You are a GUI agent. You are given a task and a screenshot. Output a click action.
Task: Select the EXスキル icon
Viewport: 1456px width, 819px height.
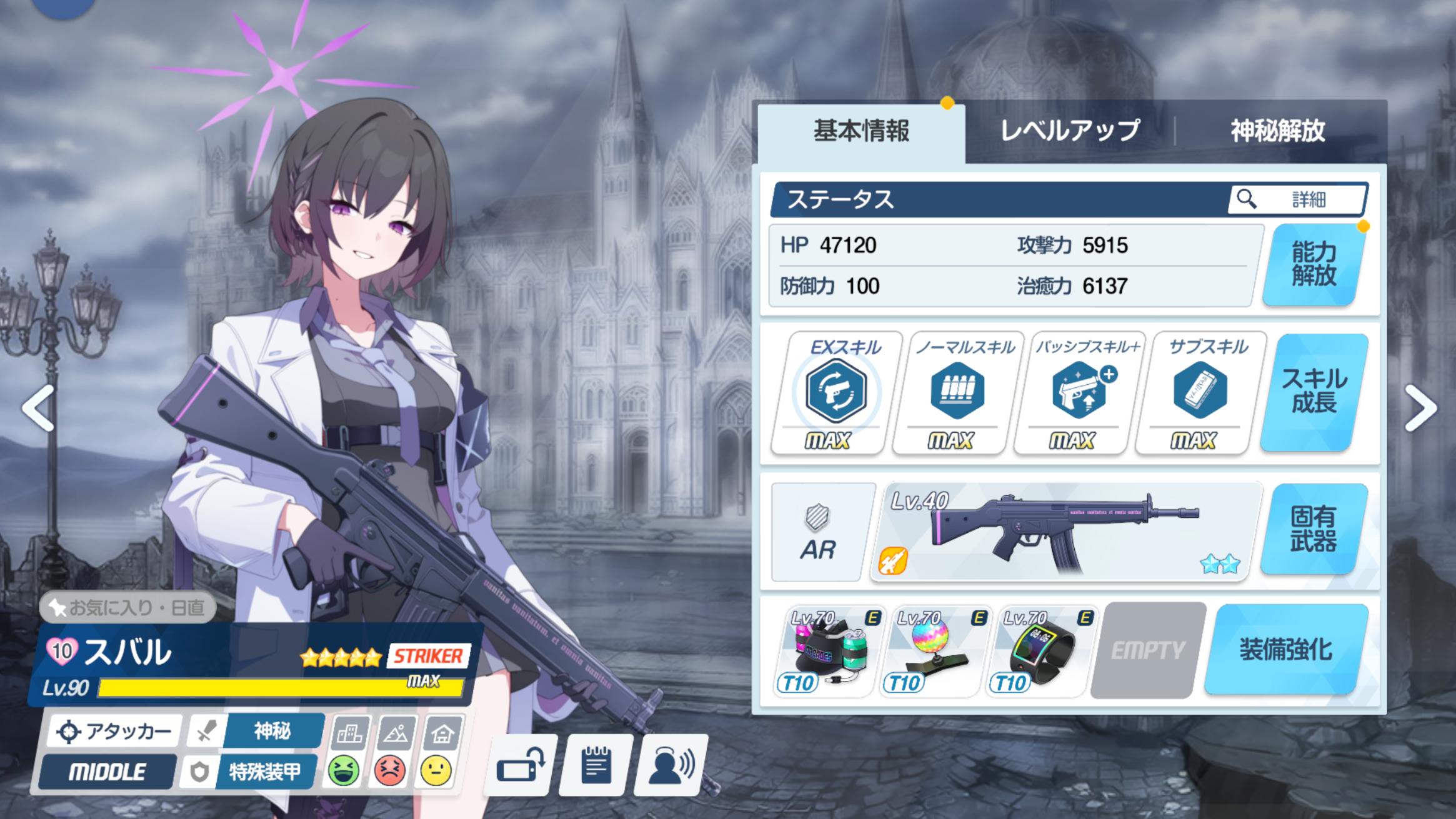tap(835, 391)
